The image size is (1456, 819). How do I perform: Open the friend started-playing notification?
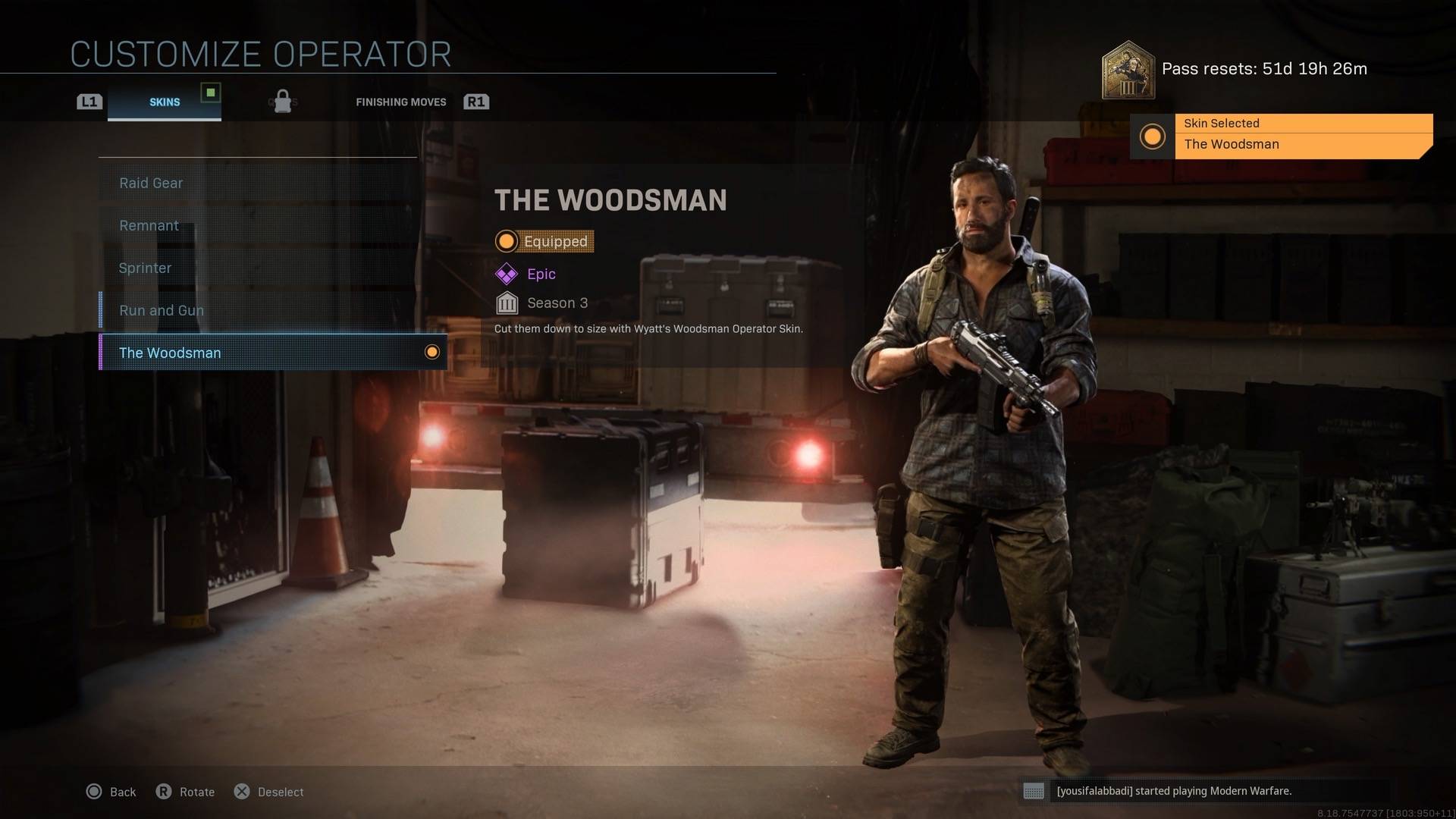[1172, 791]
